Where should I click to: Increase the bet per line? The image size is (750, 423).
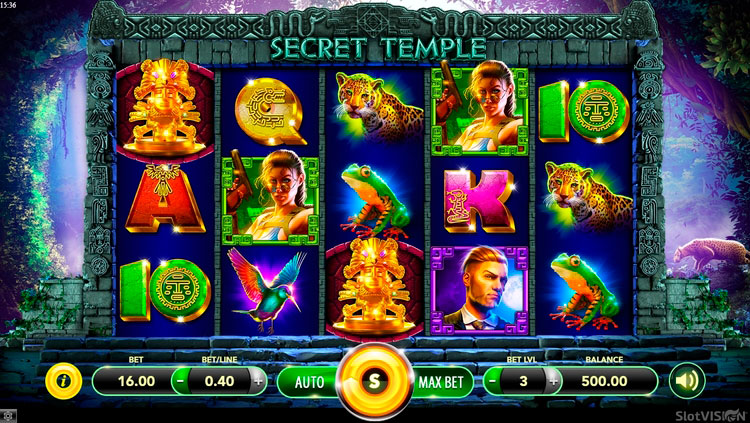tap(258, 381)
